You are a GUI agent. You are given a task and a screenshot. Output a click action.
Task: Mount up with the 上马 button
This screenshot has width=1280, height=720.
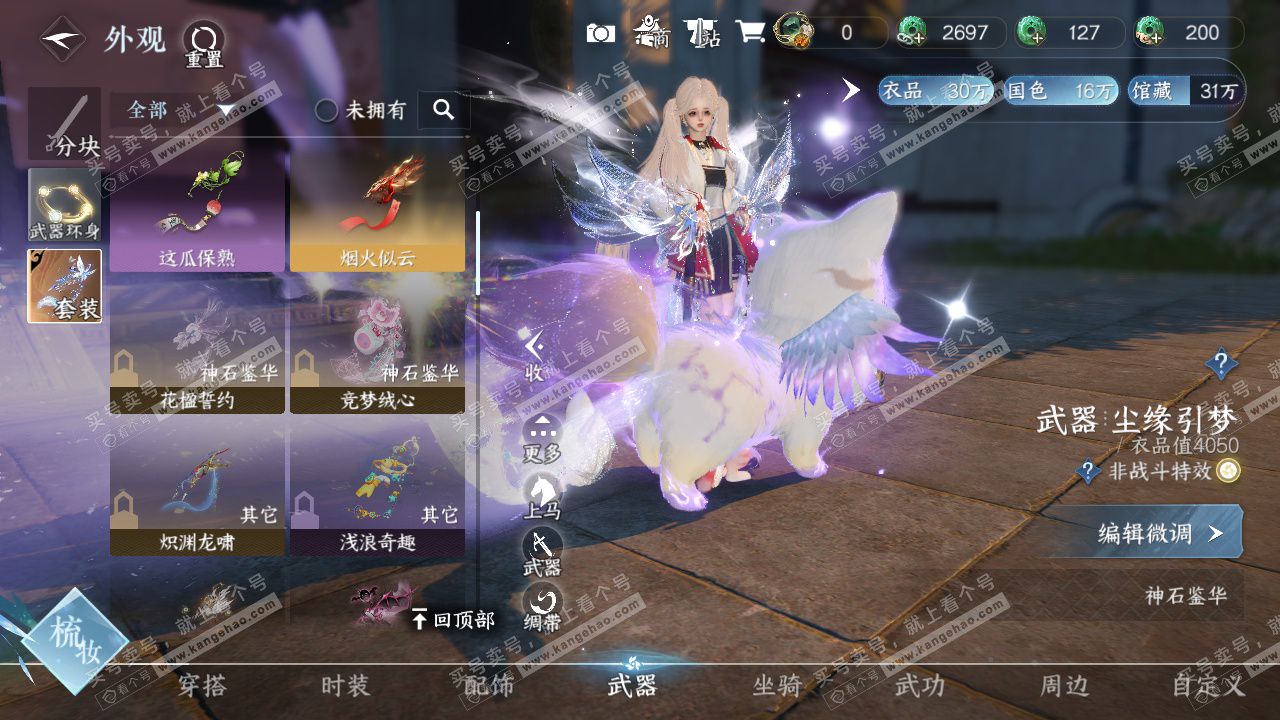(542, 496)
